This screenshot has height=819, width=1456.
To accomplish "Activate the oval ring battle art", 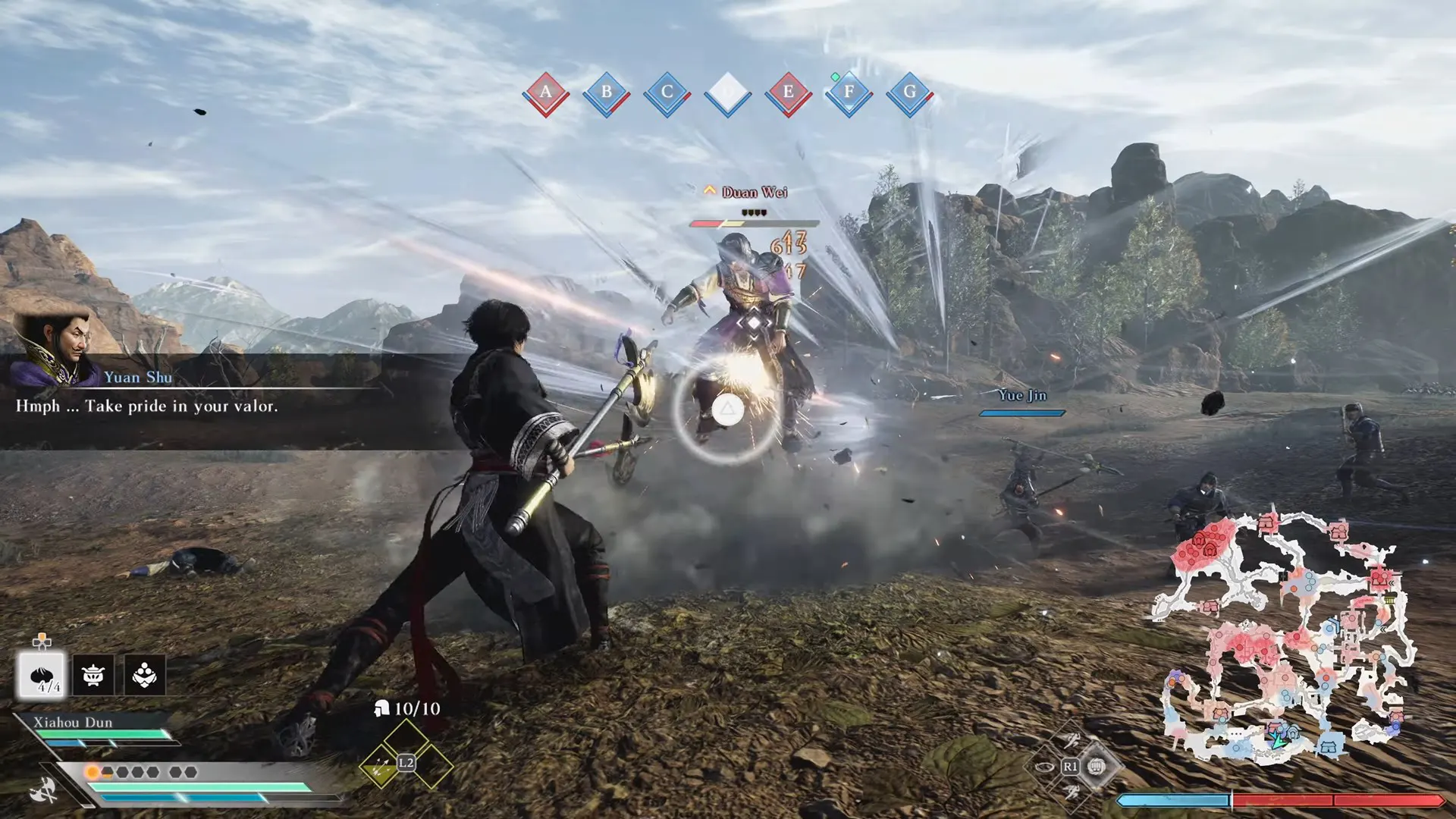I will 1044,767.
